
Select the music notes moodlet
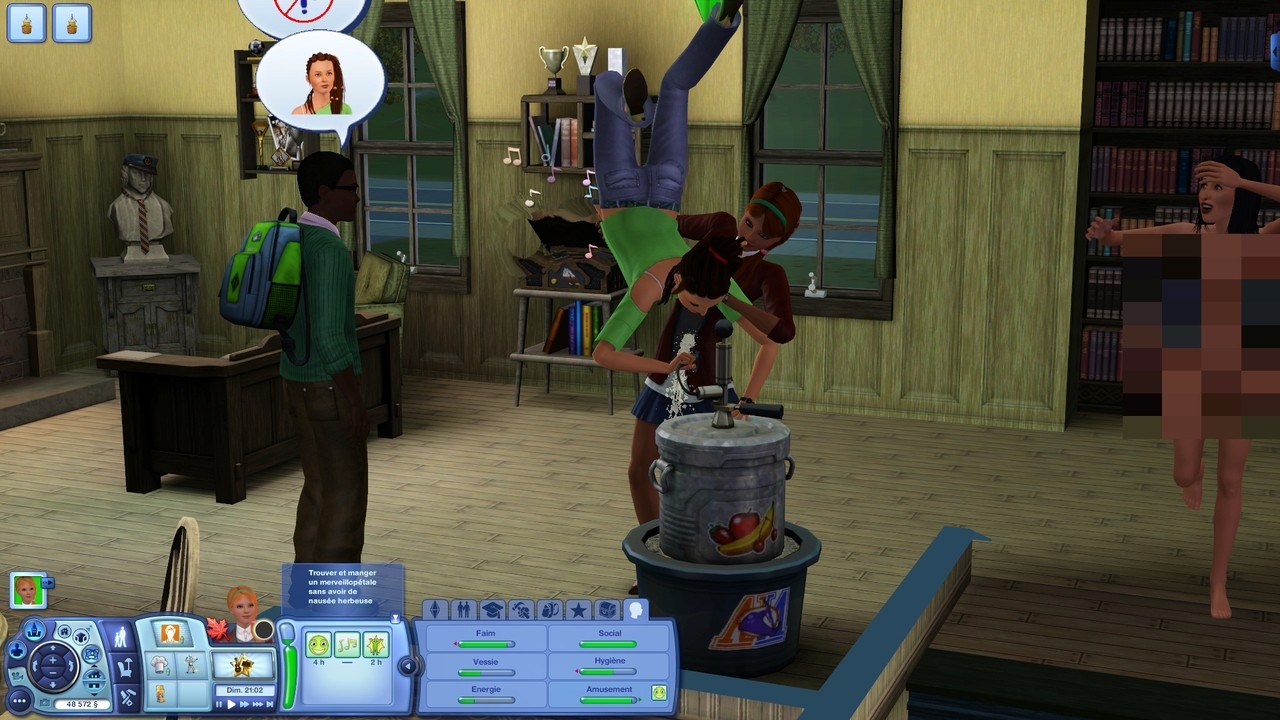tap(347, 645)
